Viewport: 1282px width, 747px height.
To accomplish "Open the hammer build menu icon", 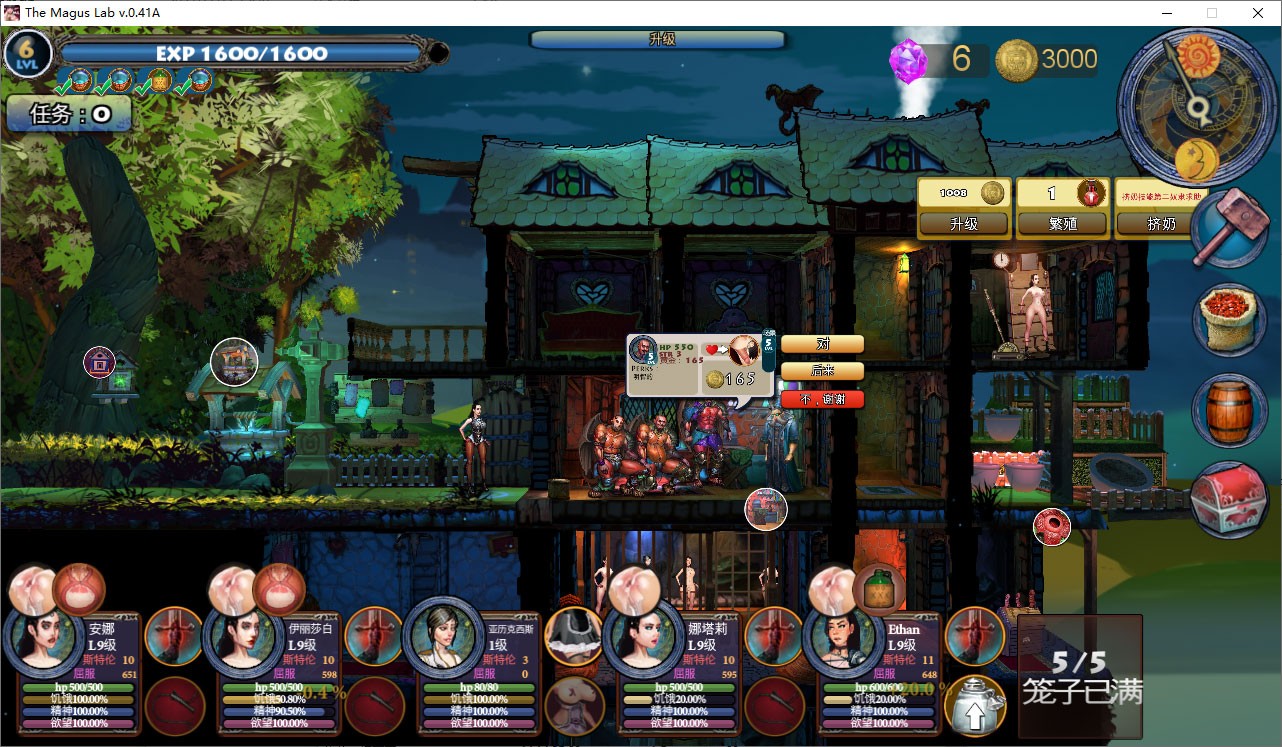I will pos(1229,227).
